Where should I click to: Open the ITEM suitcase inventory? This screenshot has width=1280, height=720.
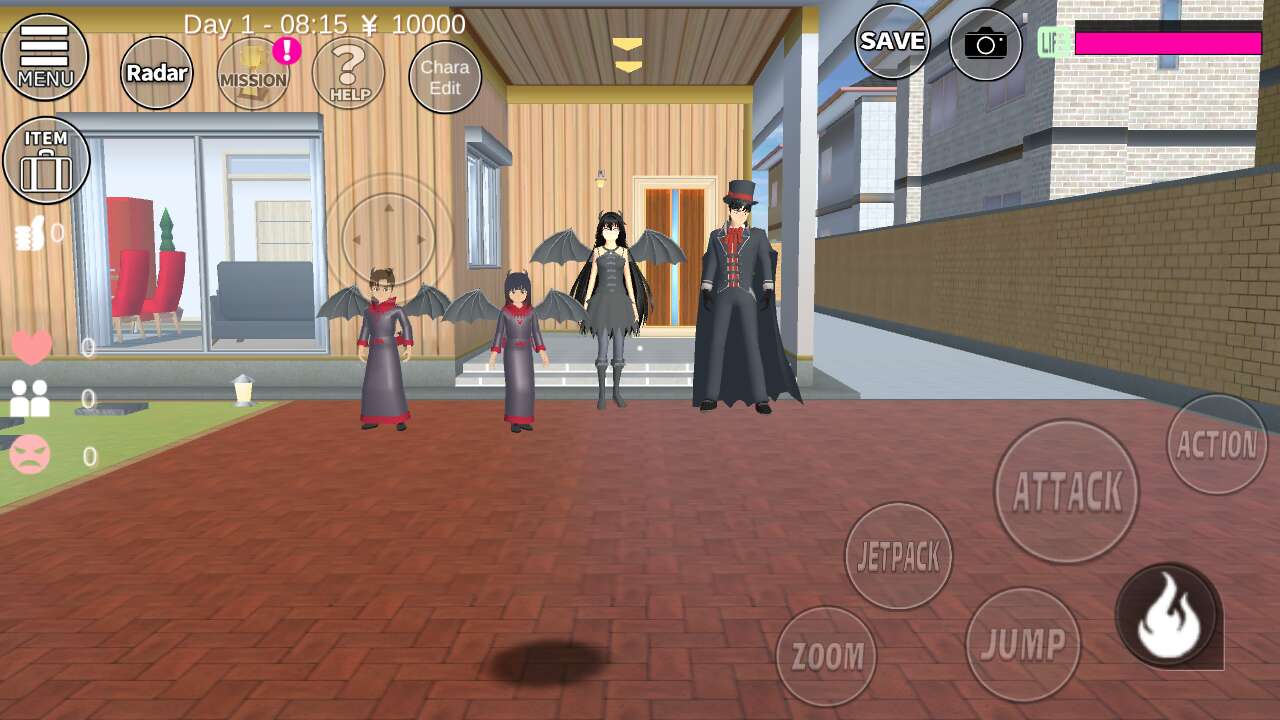tap(46, 160)
